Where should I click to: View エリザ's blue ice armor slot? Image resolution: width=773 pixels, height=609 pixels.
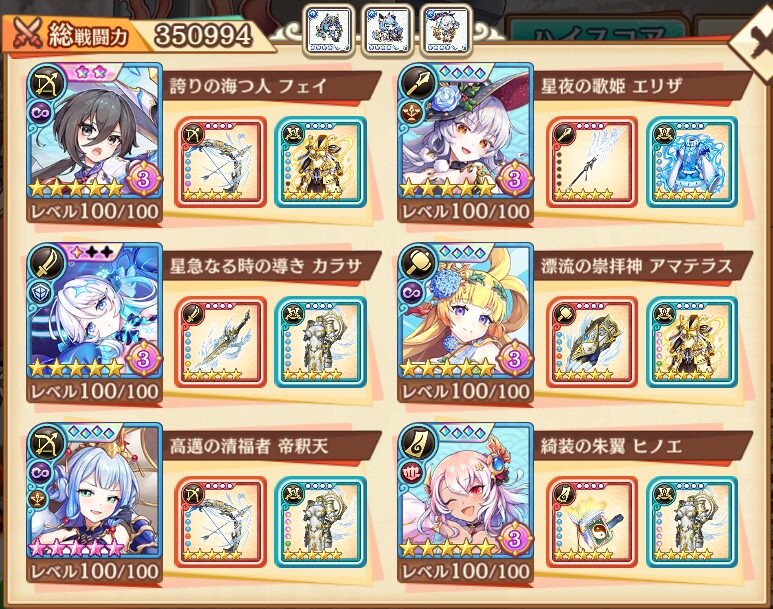pos(690,161)
